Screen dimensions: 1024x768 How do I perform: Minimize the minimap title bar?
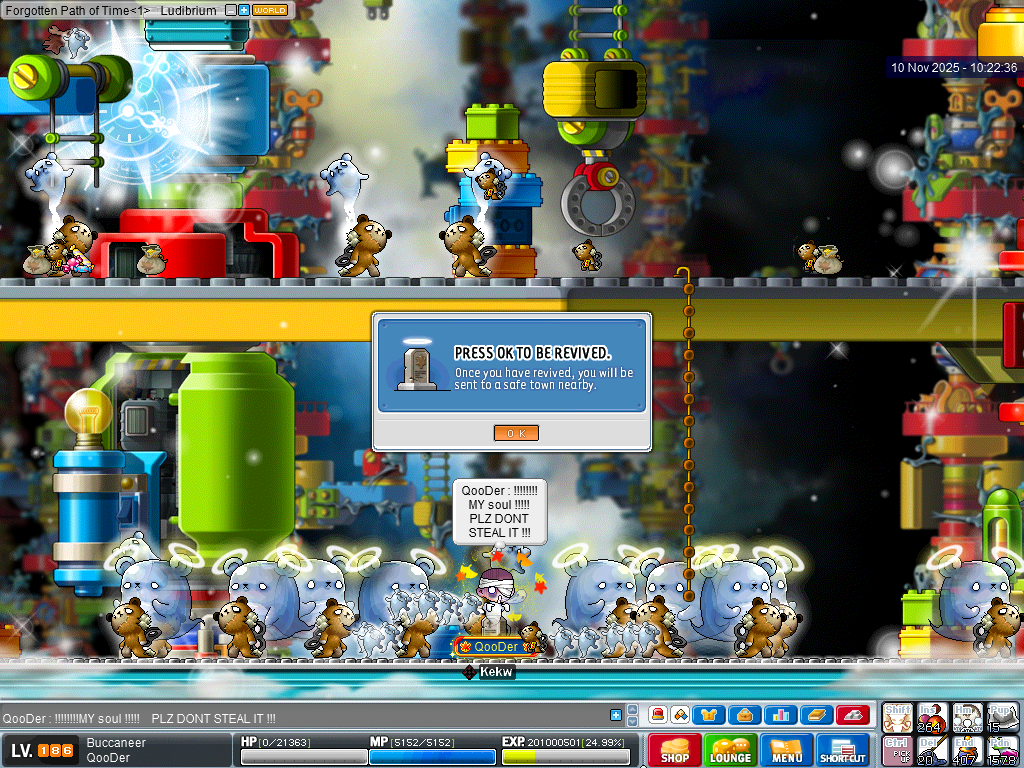coord(231,10)
